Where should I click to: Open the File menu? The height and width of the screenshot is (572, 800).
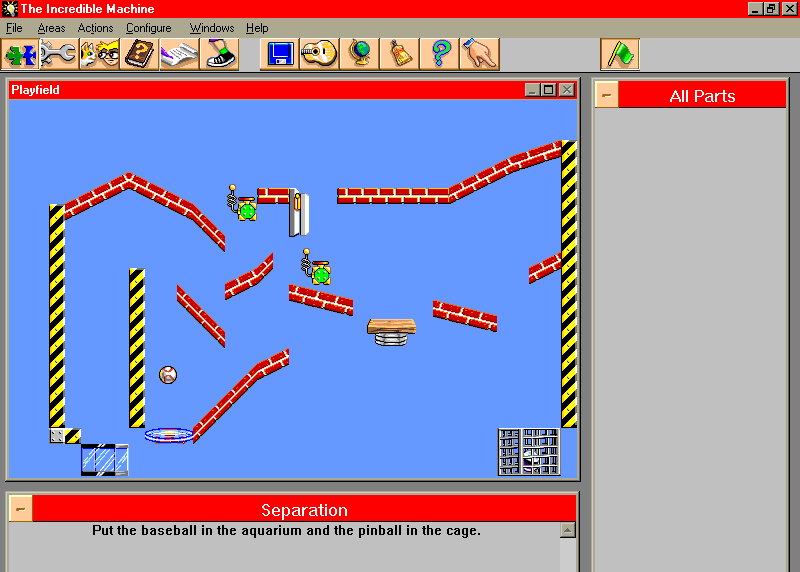(x=14, y=28)
